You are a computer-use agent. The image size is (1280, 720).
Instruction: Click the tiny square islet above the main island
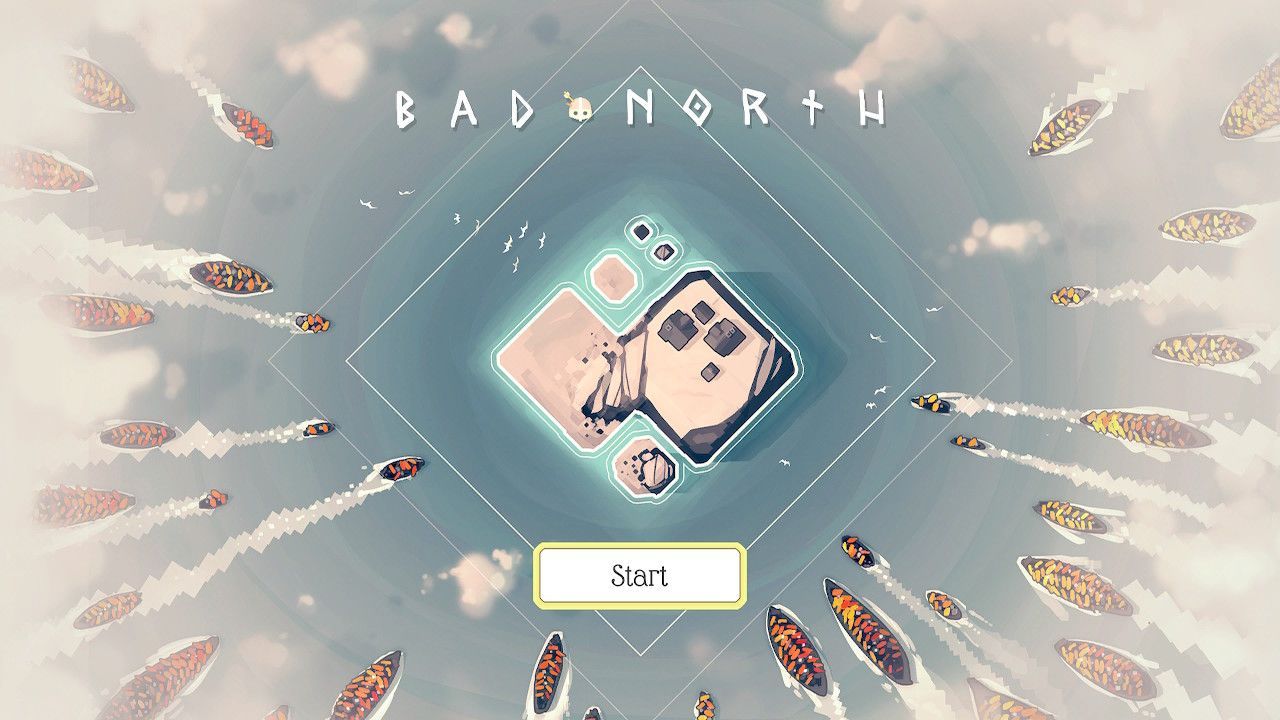[x=639, y=231]
